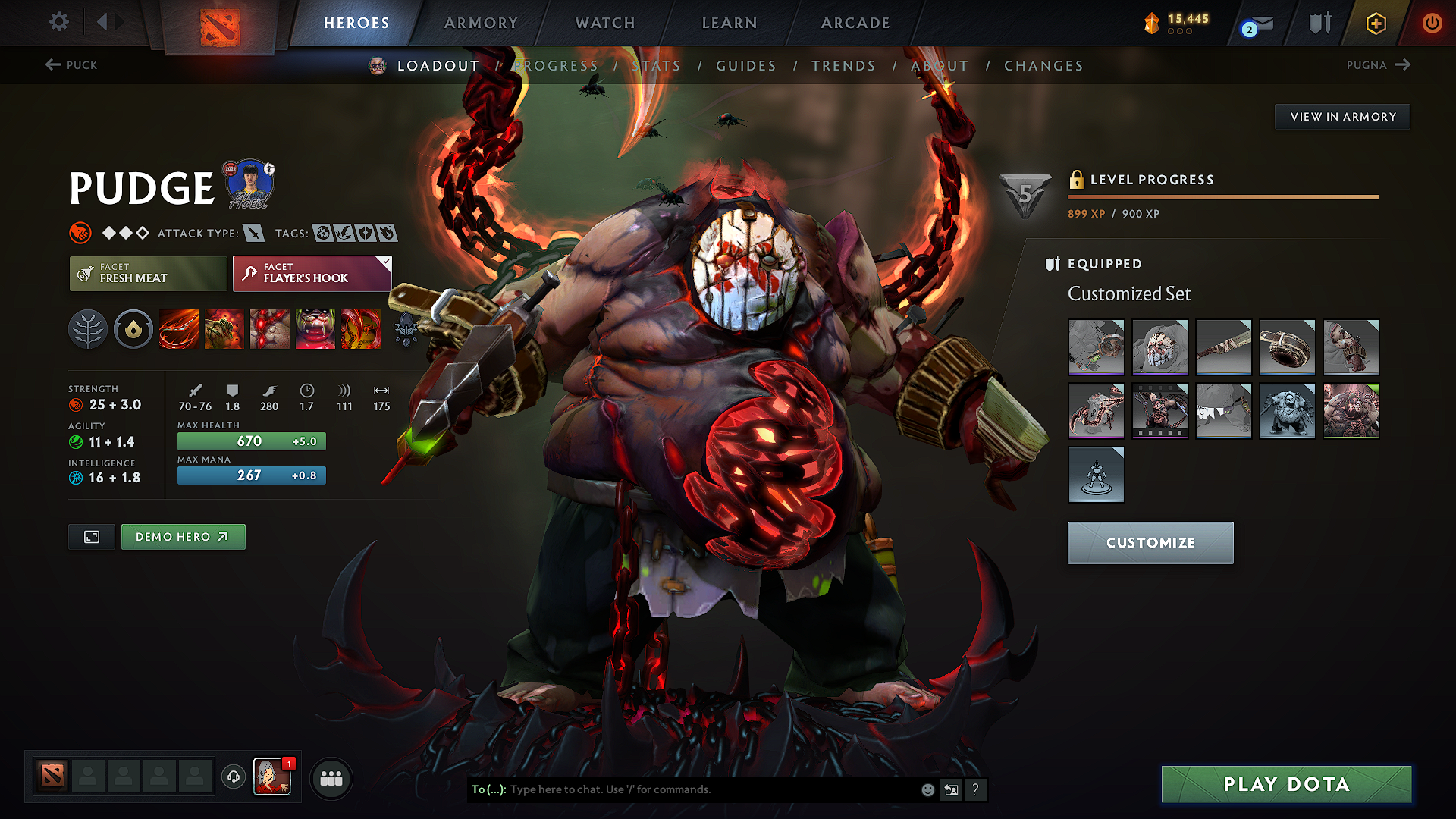Enable the Flayer's Hook facet
Viewport: 1456px width, 819px height.
click(311, 274)
